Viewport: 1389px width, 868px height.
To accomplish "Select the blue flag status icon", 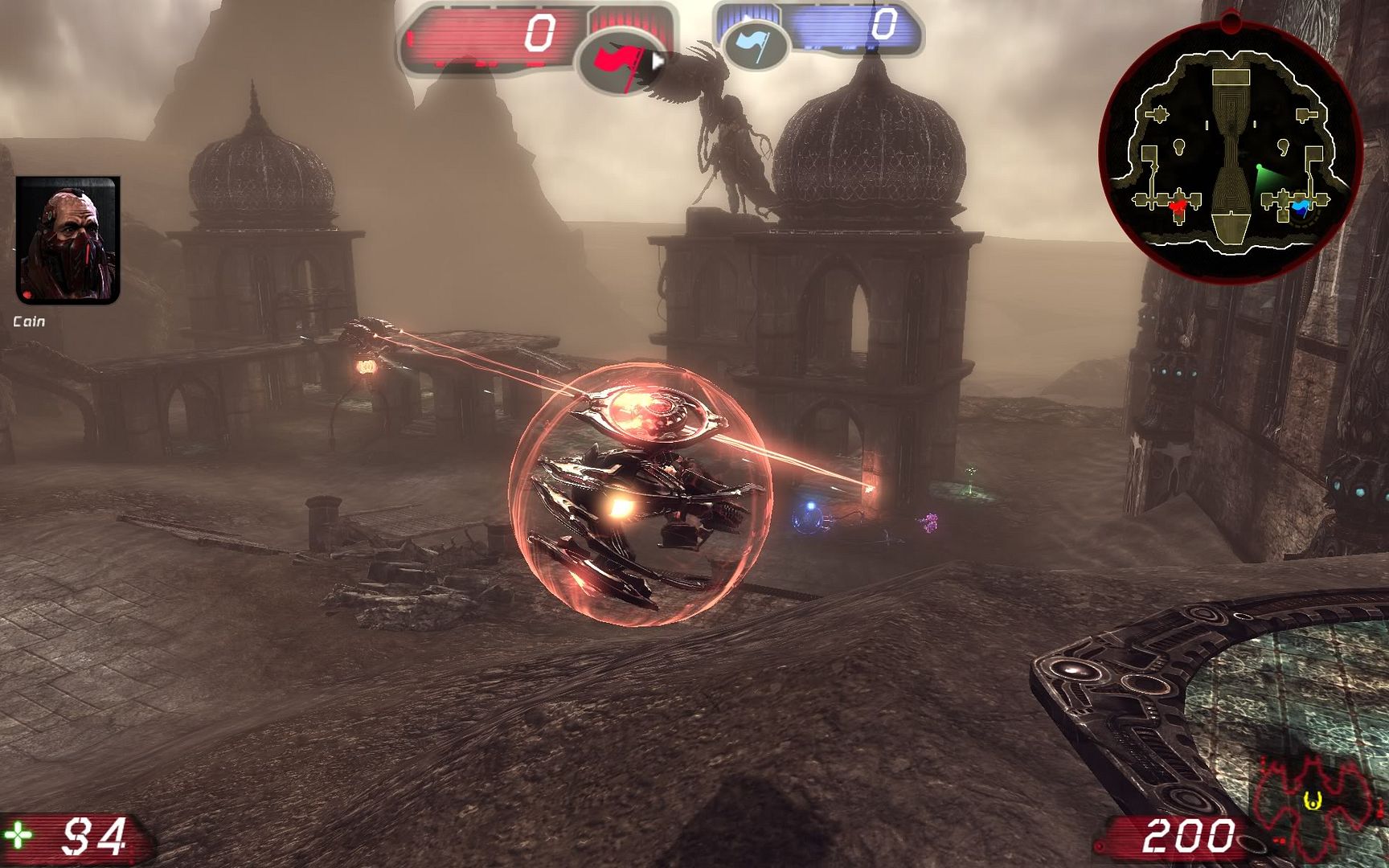I will click(755, 44).
